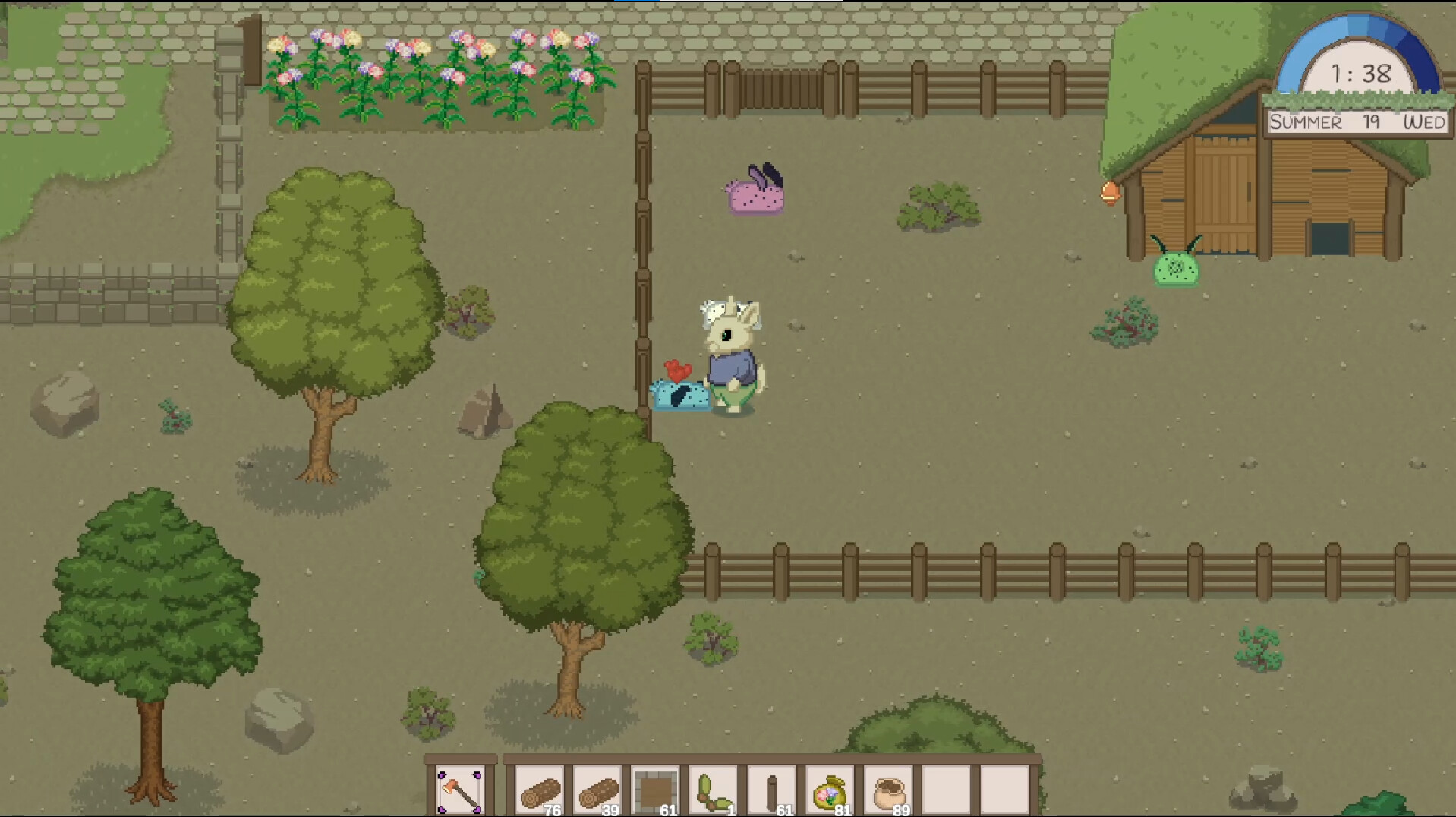Select the first empty hotbar slot

945,788
